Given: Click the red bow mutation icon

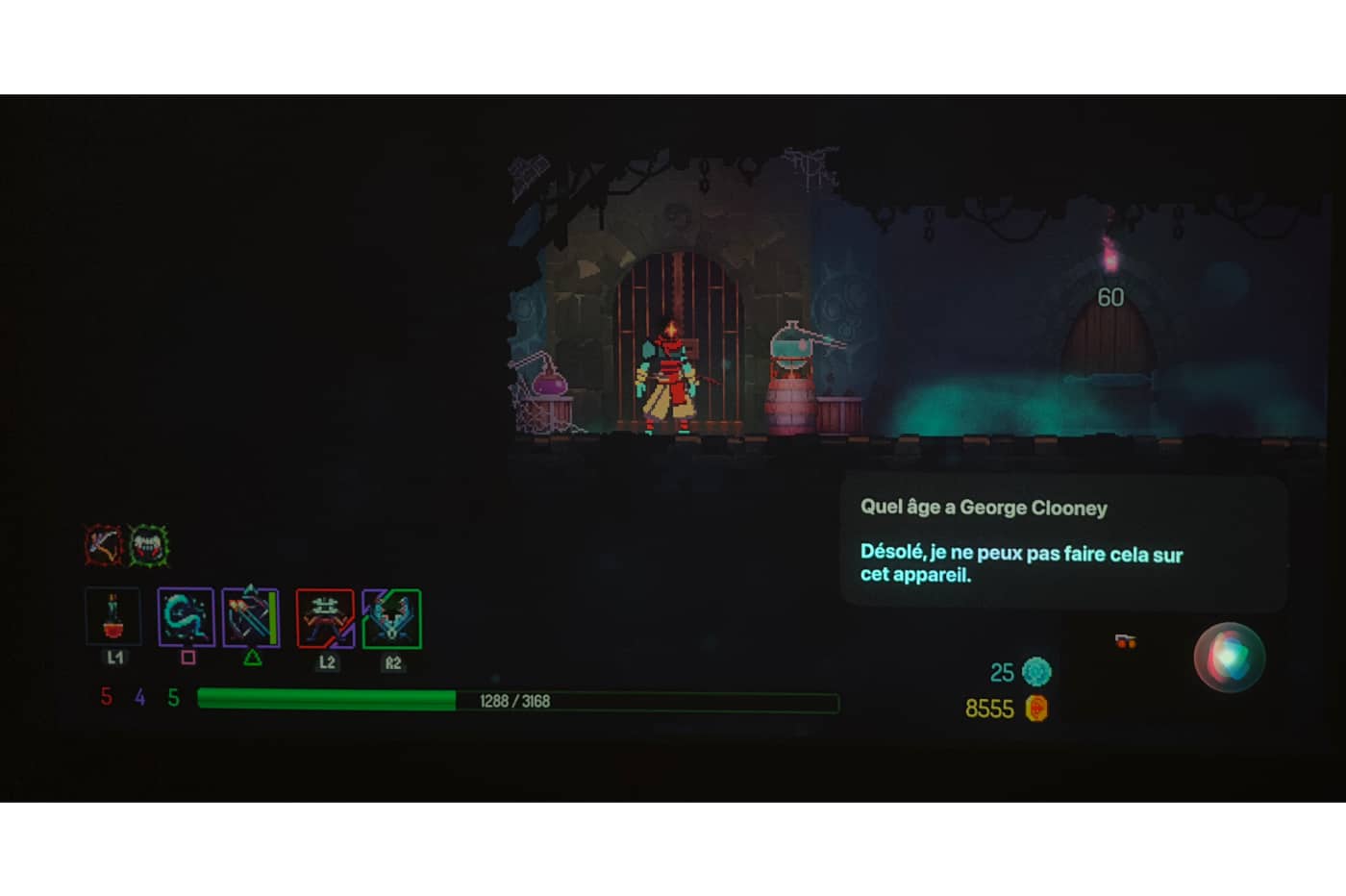Looking at the screenshot, I should pyautogui.click(x=104, y=546).
